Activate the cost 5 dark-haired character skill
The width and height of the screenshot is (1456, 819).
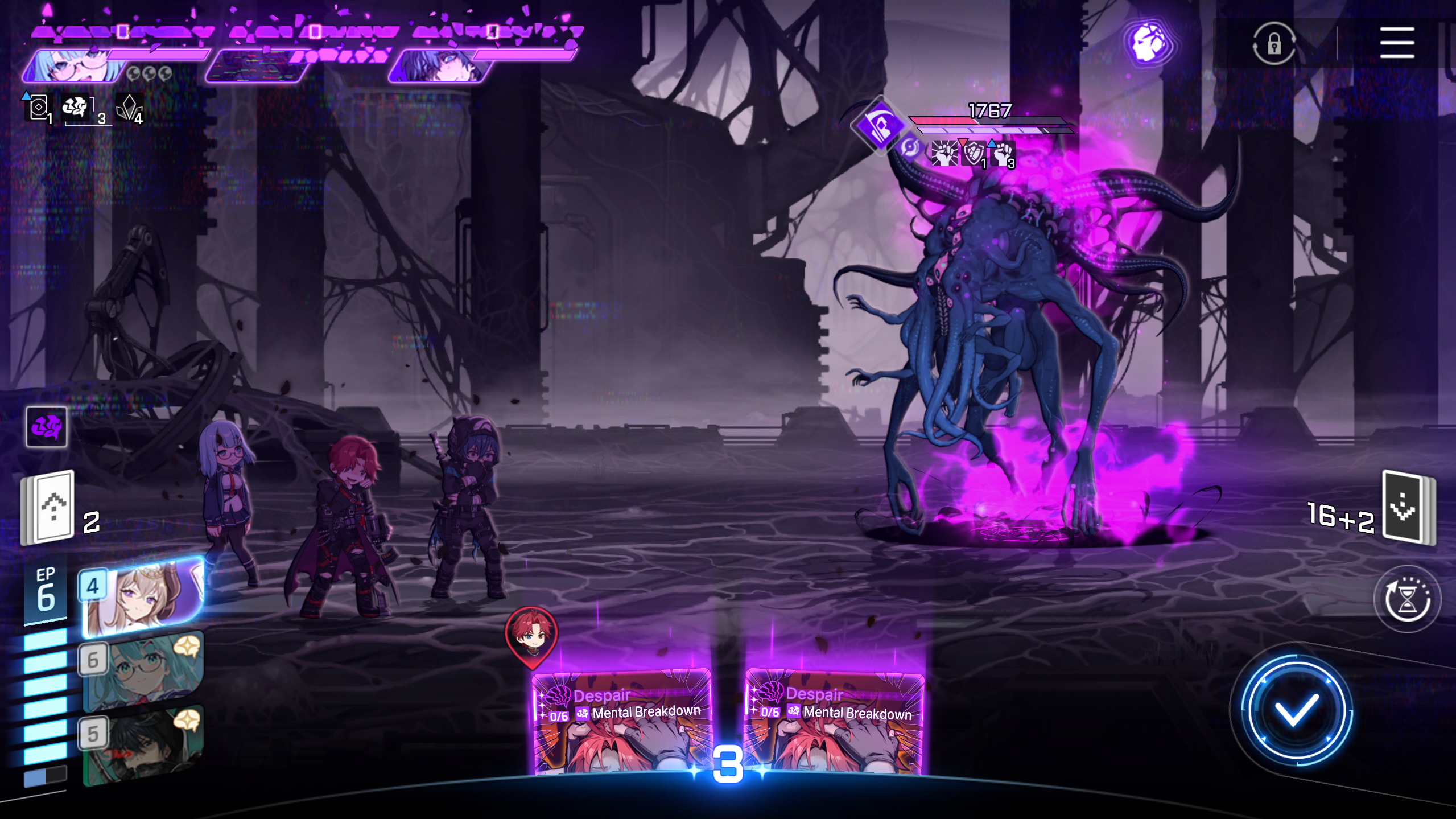tap(142, 744)
